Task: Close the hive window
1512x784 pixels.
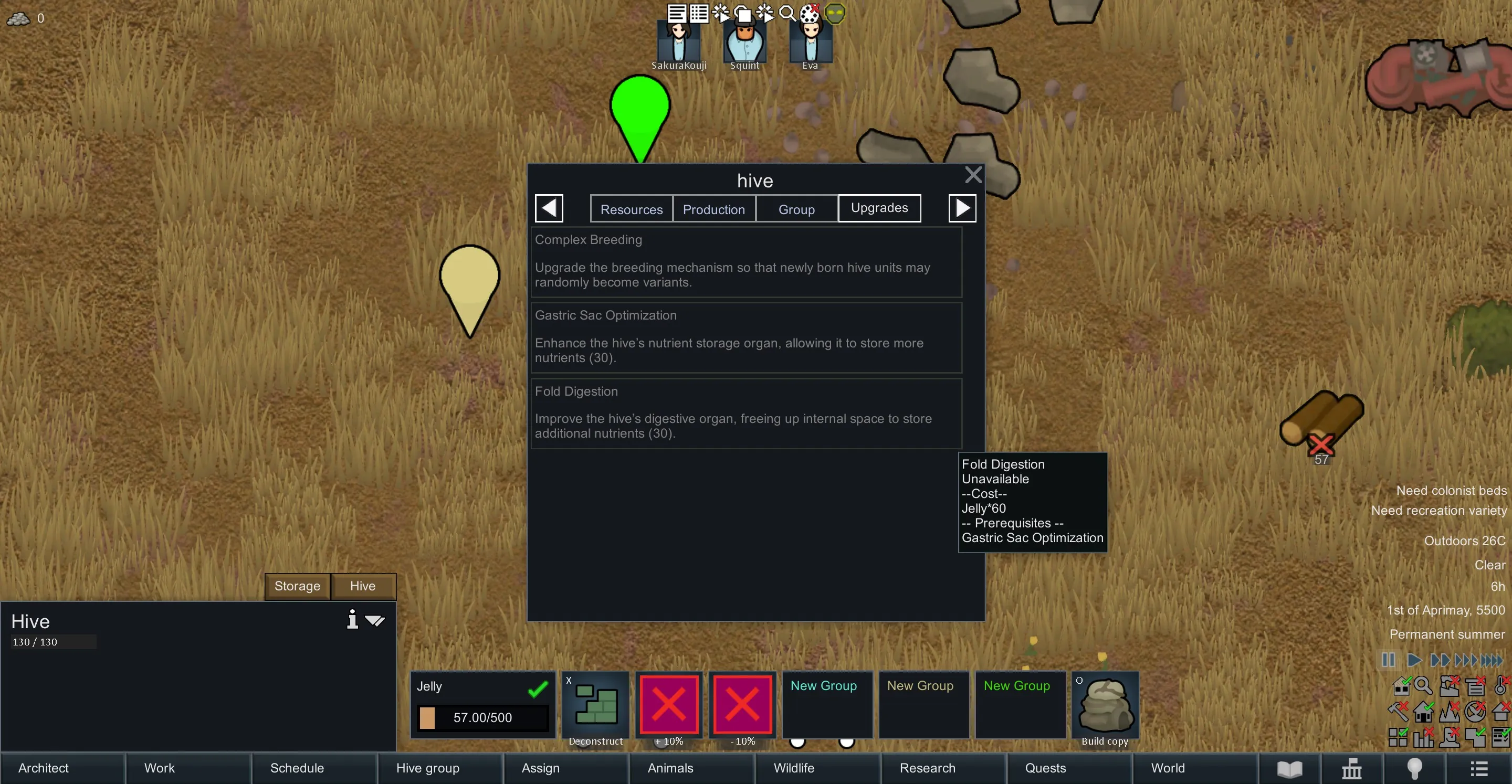Action: tap(973, 175)
